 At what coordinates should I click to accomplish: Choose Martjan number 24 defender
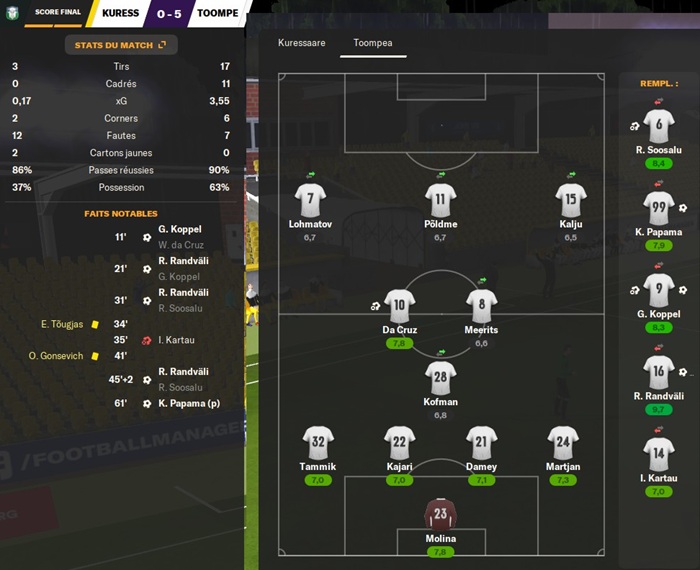coord(564,443)
